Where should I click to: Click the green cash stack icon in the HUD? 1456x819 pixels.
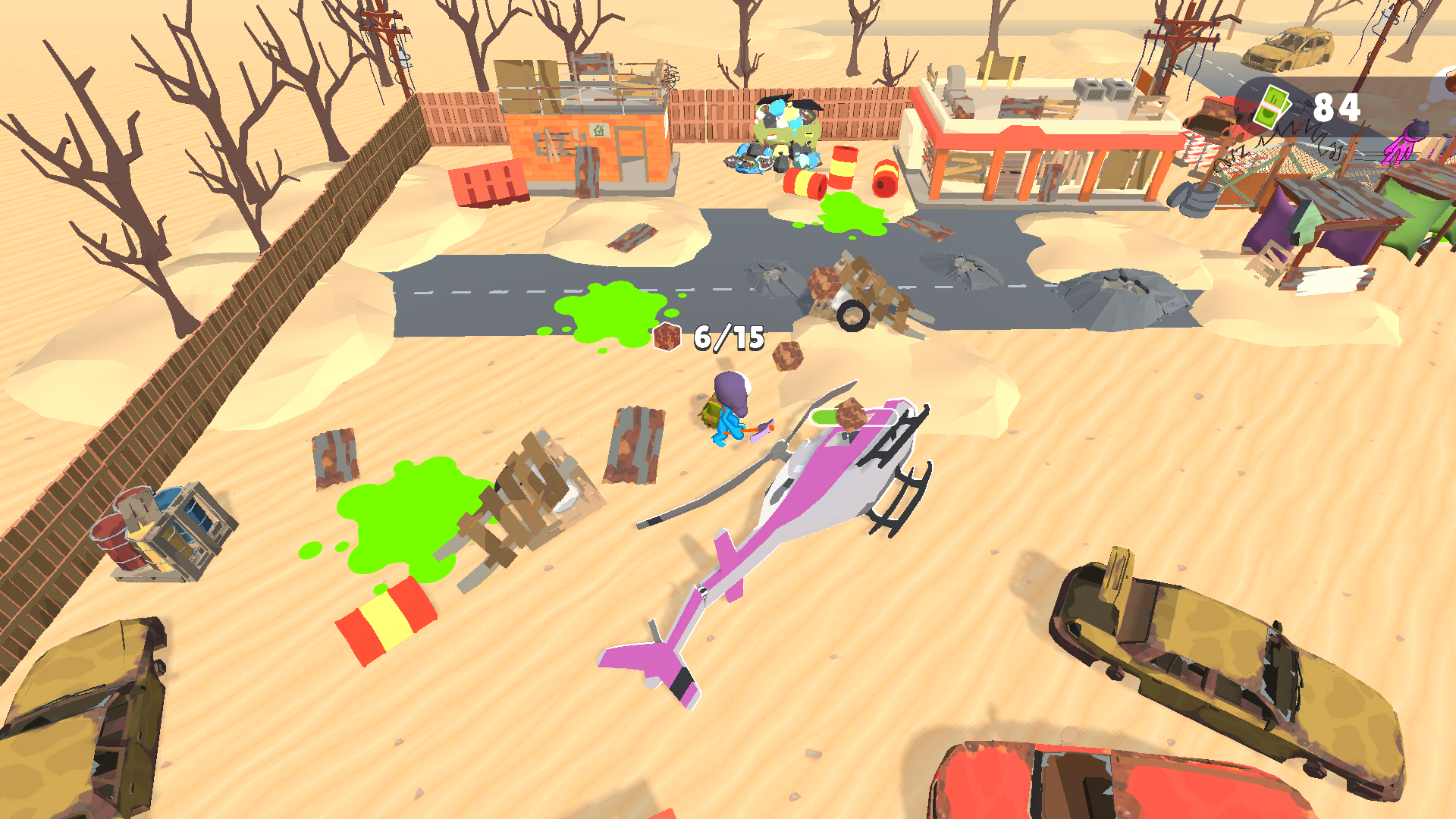1273,108
